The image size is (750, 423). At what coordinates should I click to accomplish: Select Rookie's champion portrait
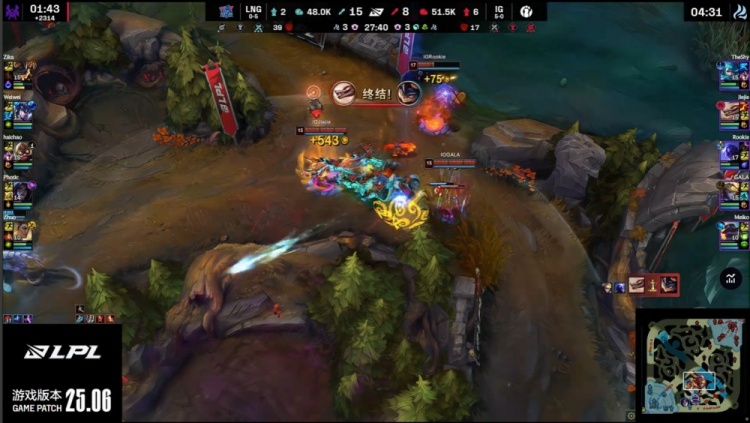tap(727, 151)
